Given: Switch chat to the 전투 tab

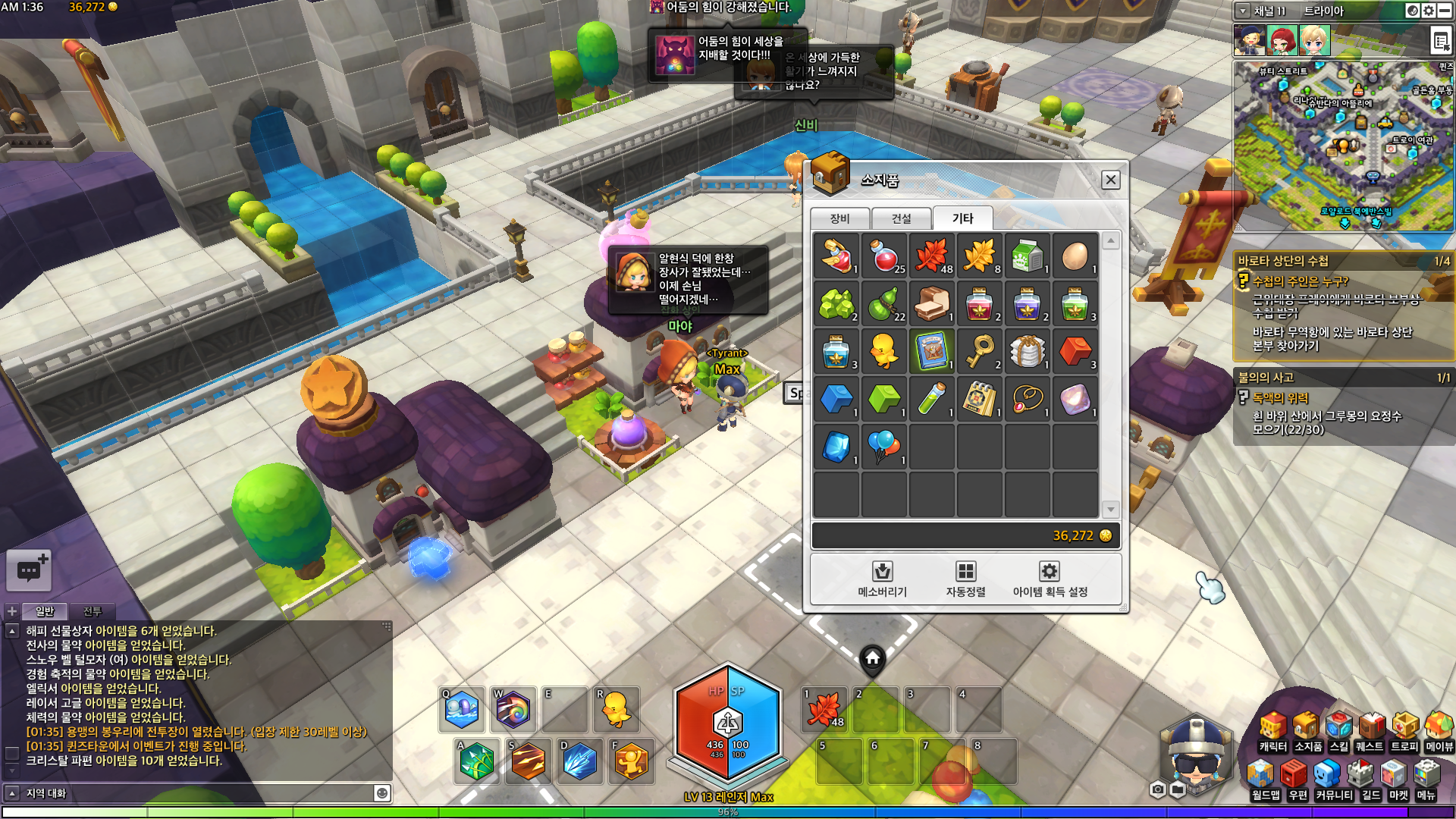Looking at the screenshot, I should [92, 611].
